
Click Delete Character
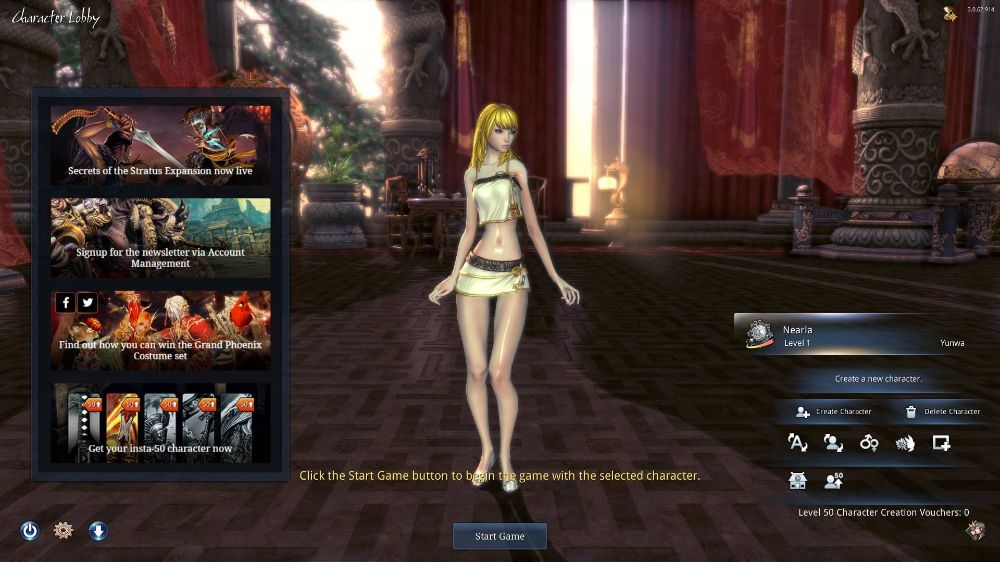pos(941,411)
